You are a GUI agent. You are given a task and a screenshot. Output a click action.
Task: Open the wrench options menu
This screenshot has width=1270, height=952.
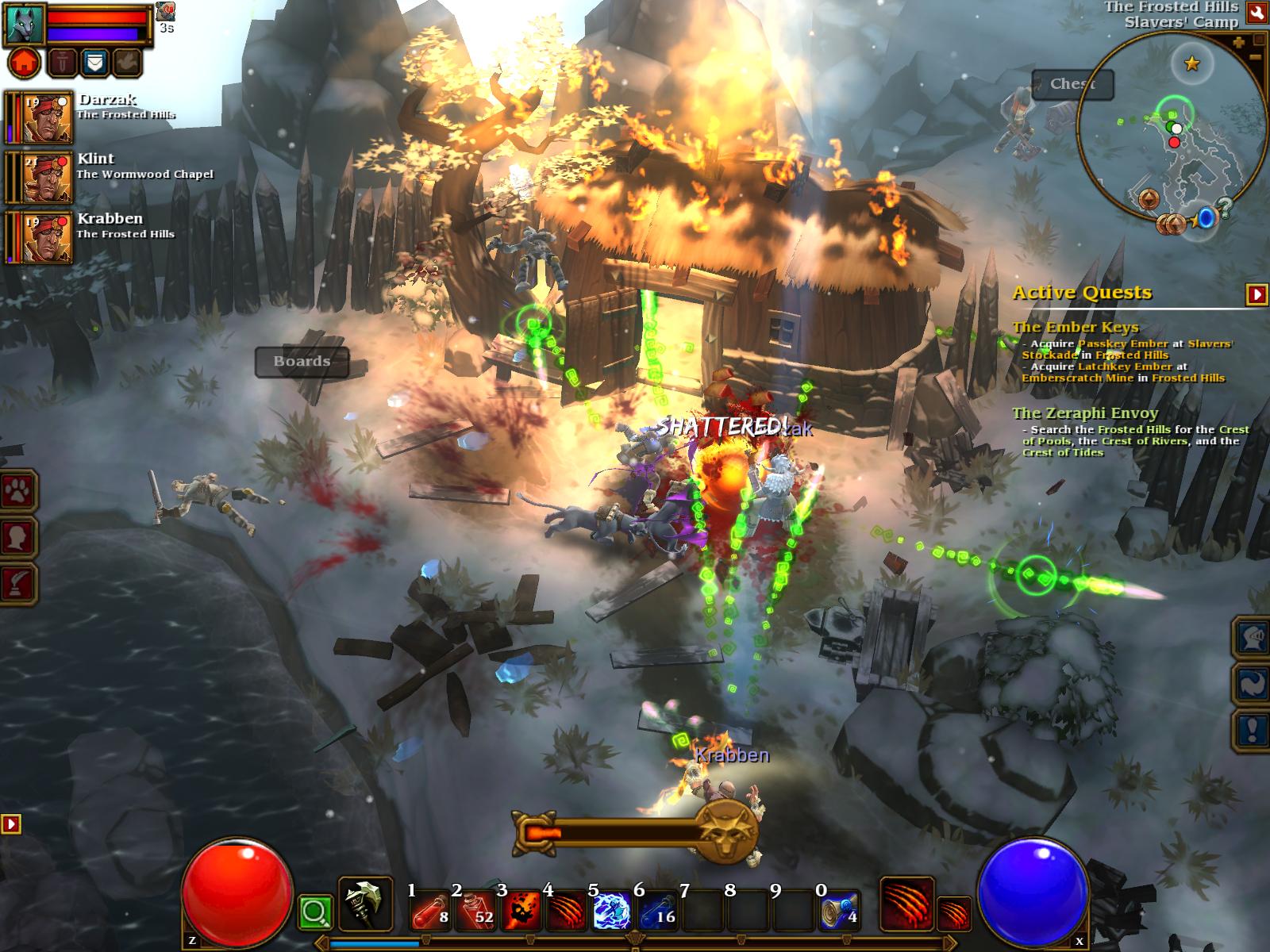(1257, 12)
